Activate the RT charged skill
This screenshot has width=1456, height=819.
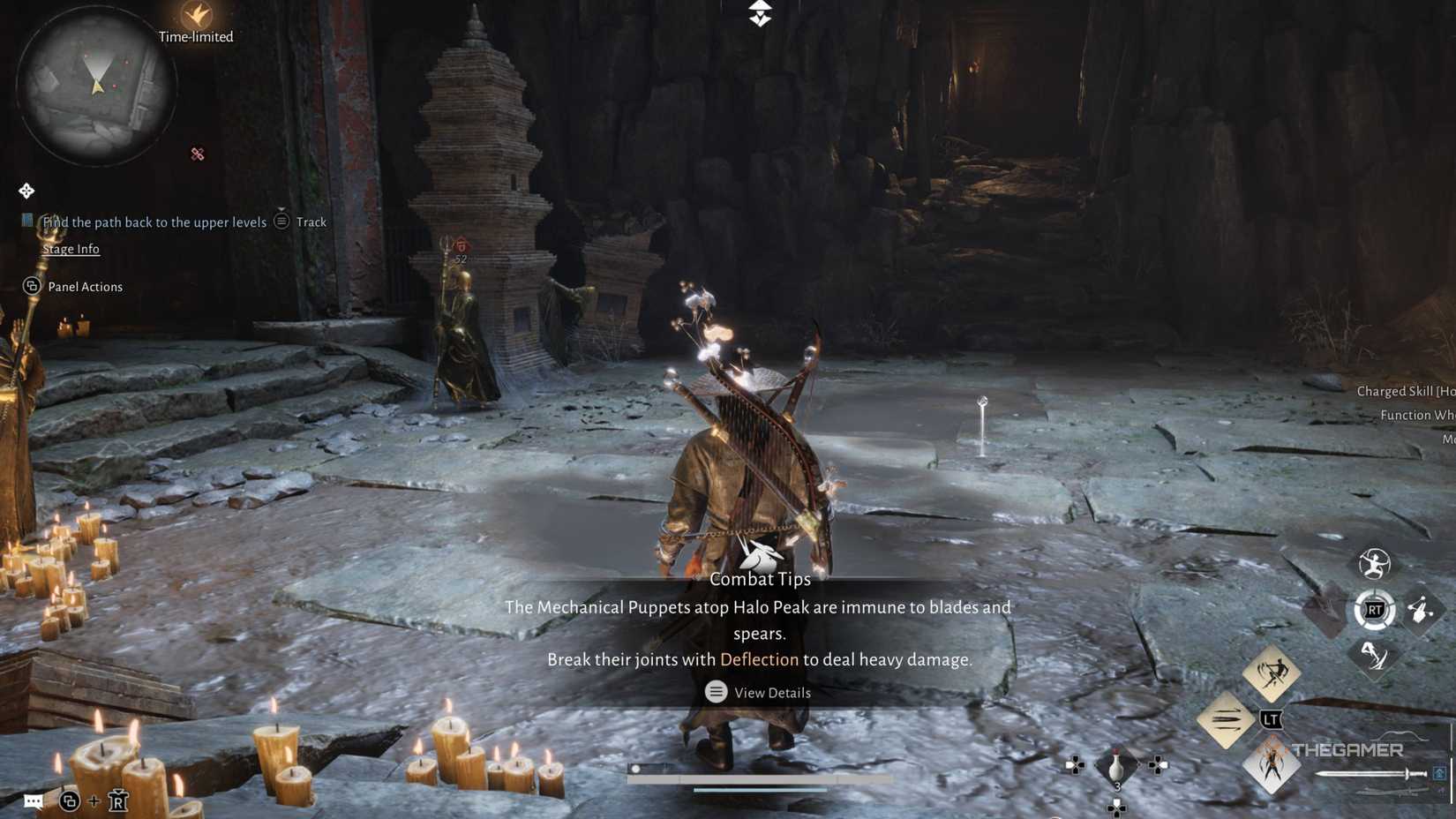[x=1376, y=609]
